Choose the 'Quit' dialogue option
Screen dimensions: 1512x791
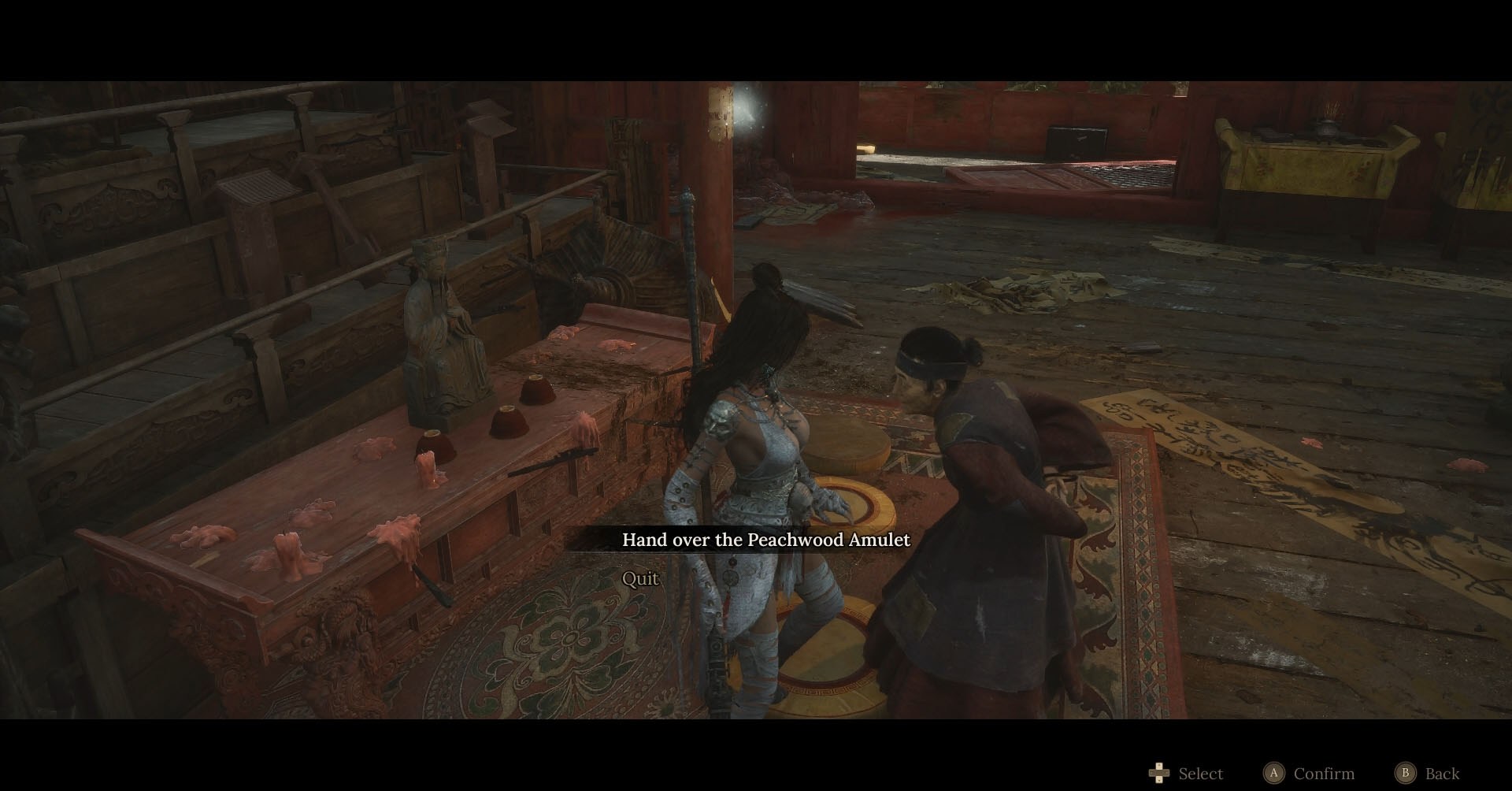click(x=639, y=578)
